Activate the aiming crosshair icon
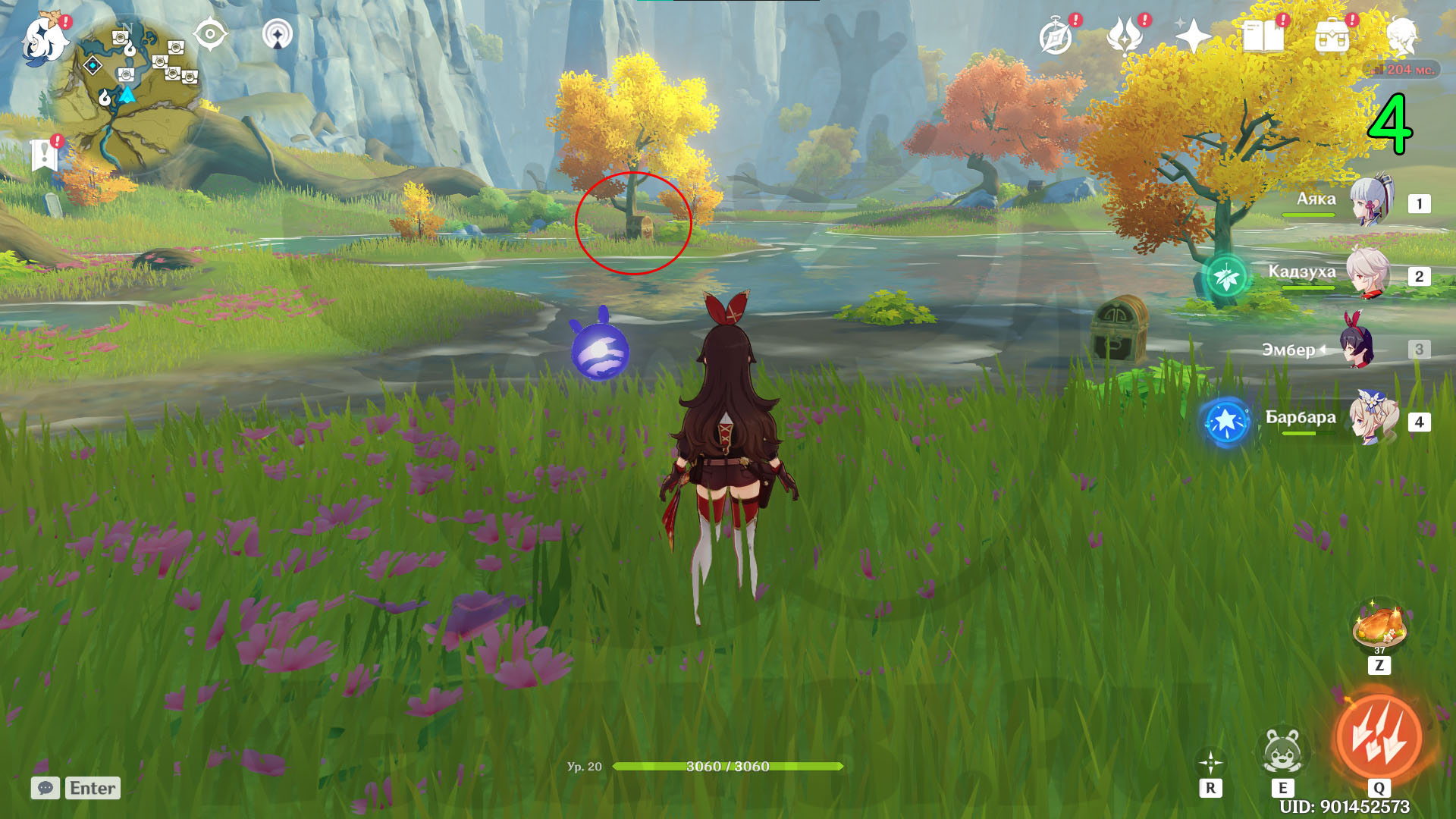 coord(1210,762)
